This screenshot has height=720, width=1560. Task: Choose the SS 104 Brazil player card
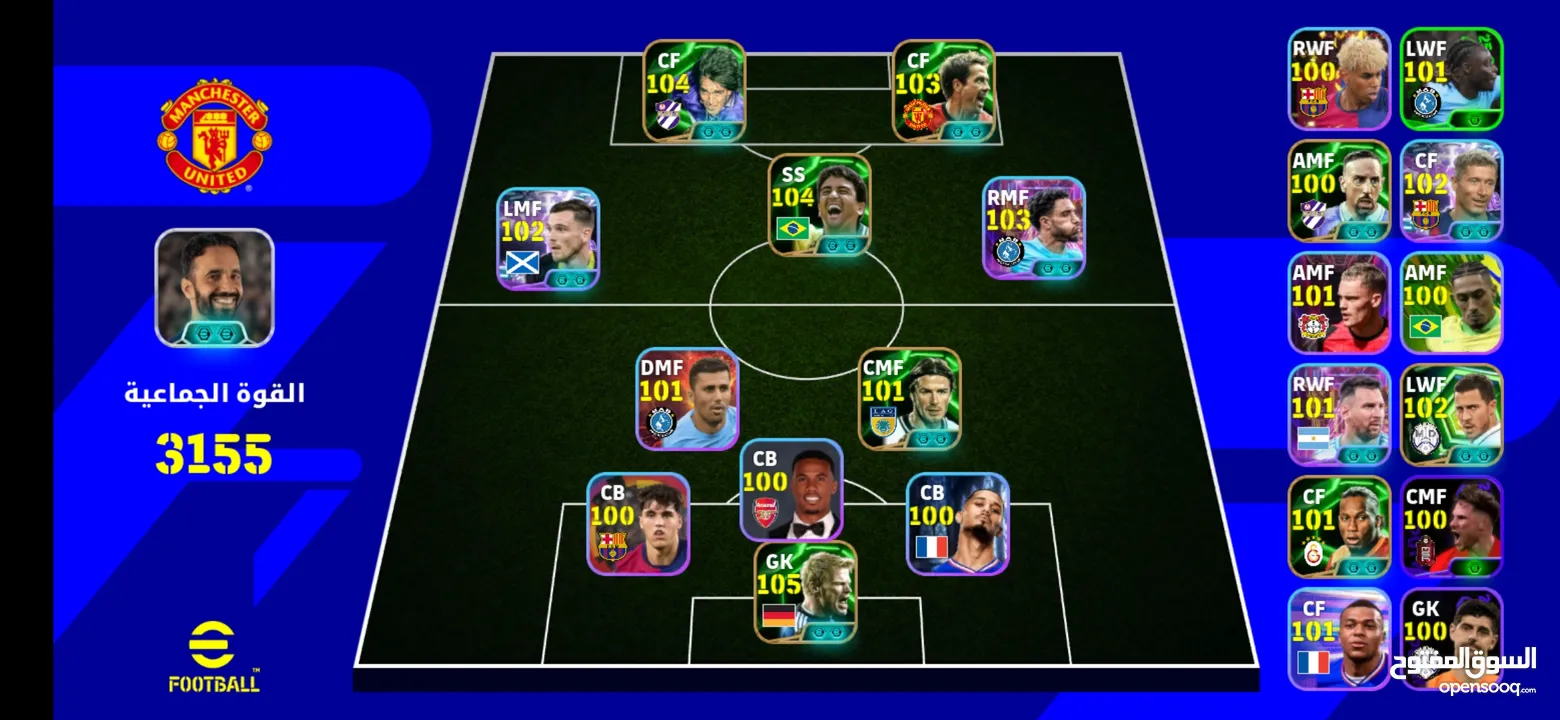point(820,205)
